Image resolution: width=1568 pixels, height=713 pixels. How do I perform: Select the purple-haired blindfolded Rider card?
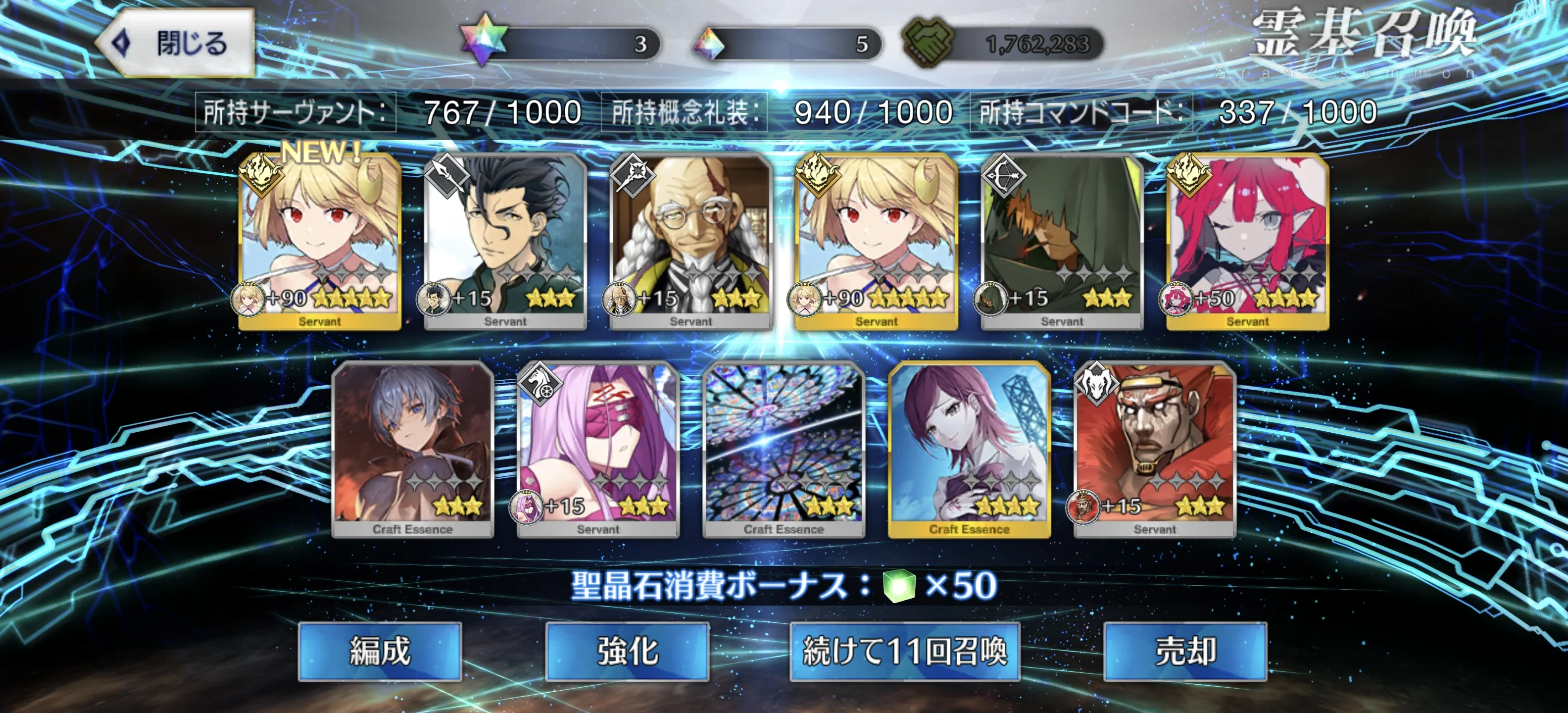[598, 450]
